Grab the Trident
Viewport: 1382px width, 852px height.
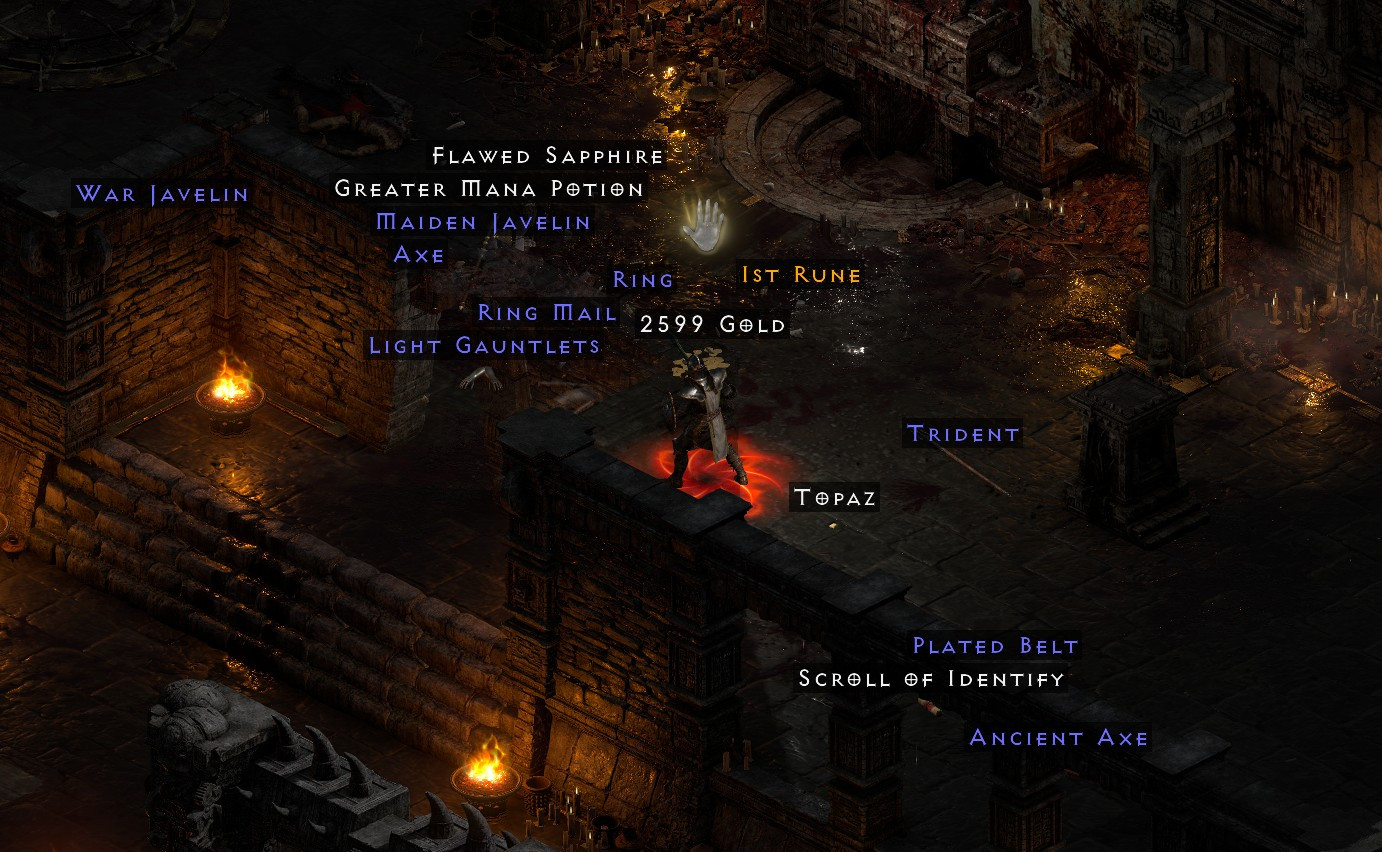pyautogui.click(x=963, y=433)
